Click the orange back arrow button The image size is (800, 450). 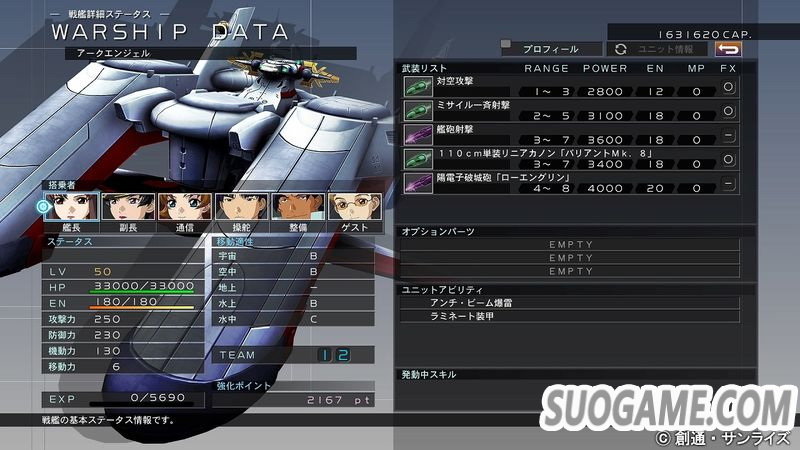[x=728, y=48]
